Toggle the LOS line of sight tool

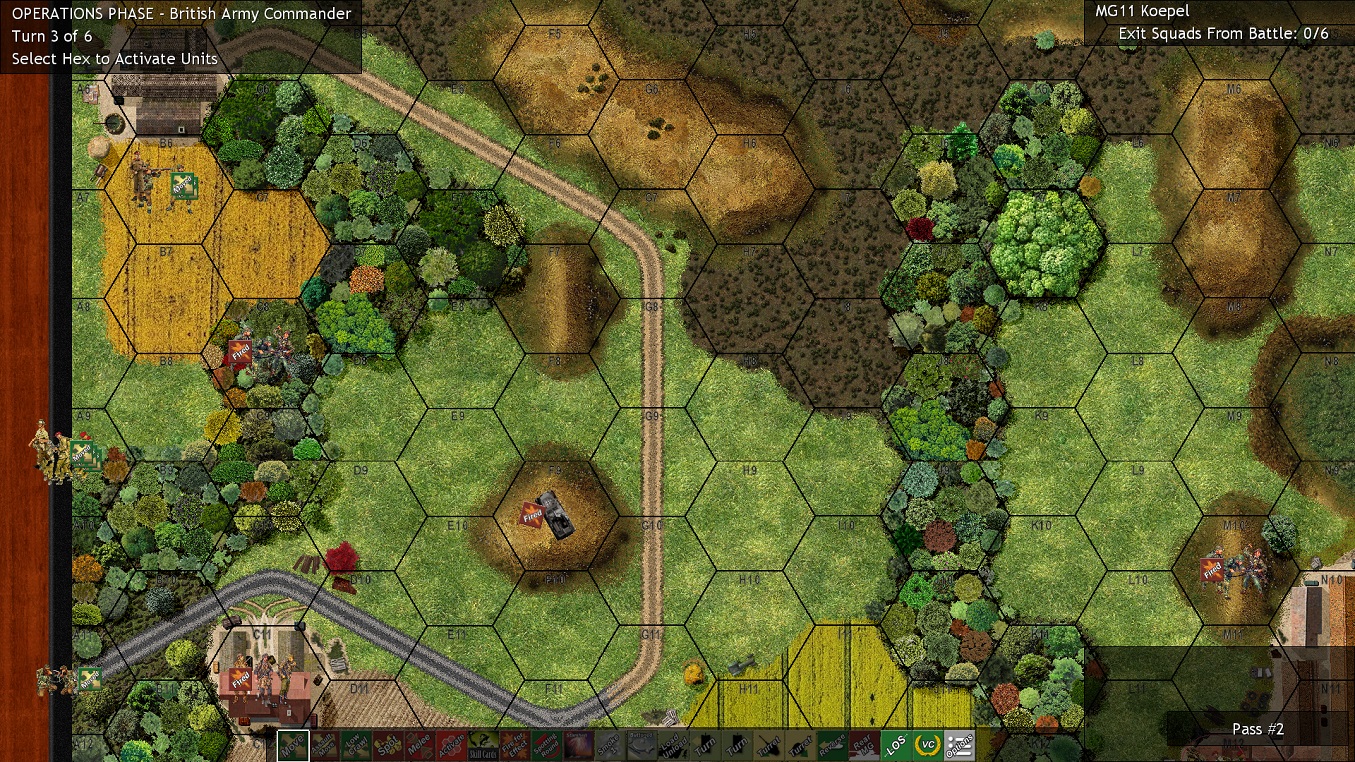click(x=897, y=745)
